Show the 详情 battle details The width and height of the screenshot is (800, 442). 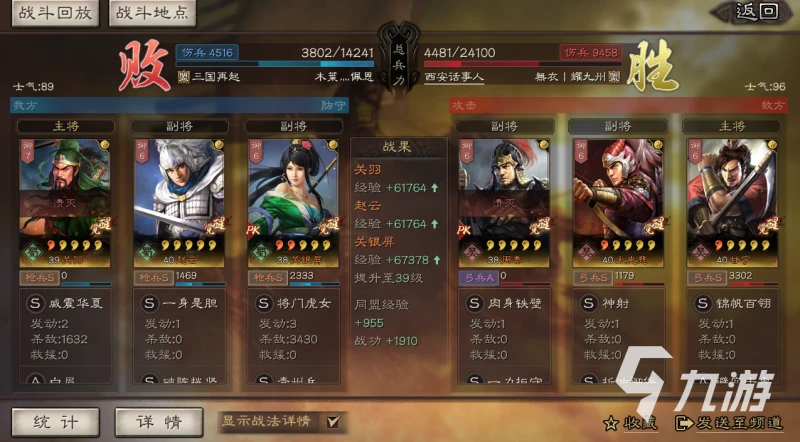151,422
